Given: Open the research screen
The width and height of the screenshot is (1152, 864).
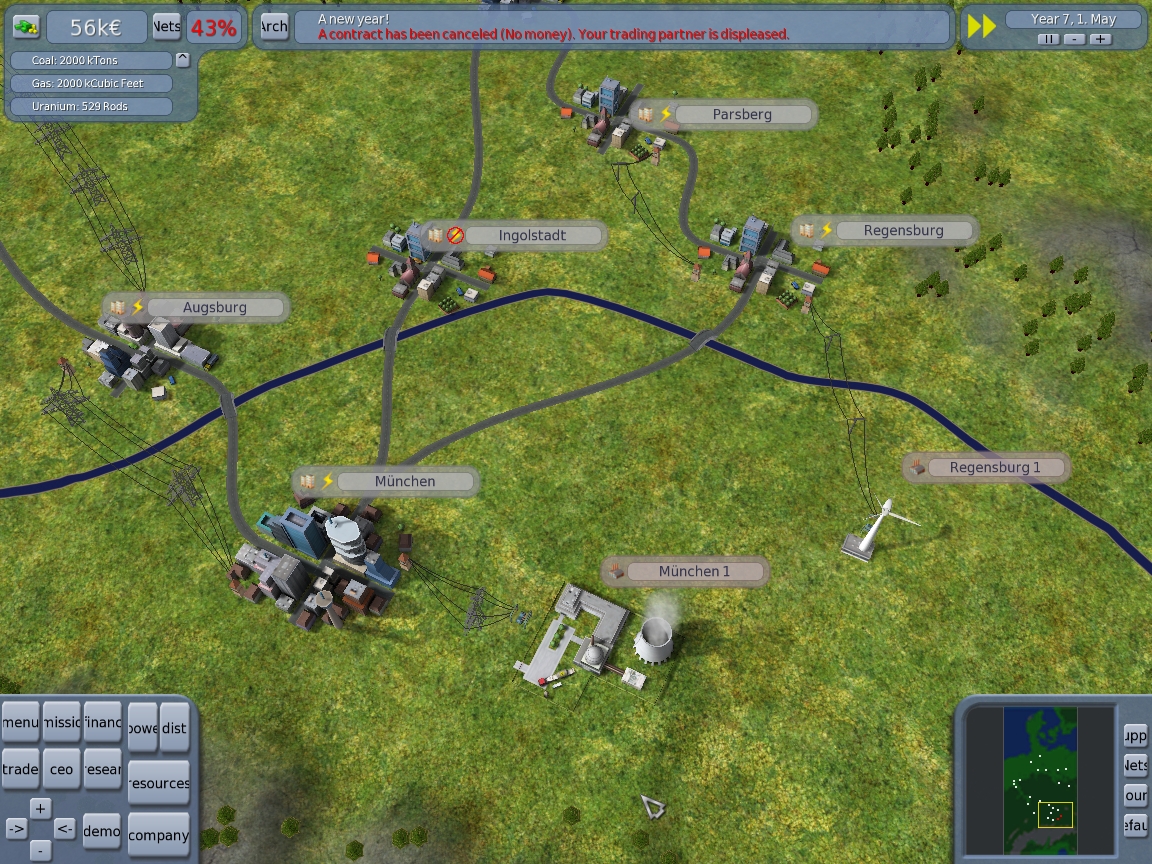Looking at the screenshot, I should [102, 769].
